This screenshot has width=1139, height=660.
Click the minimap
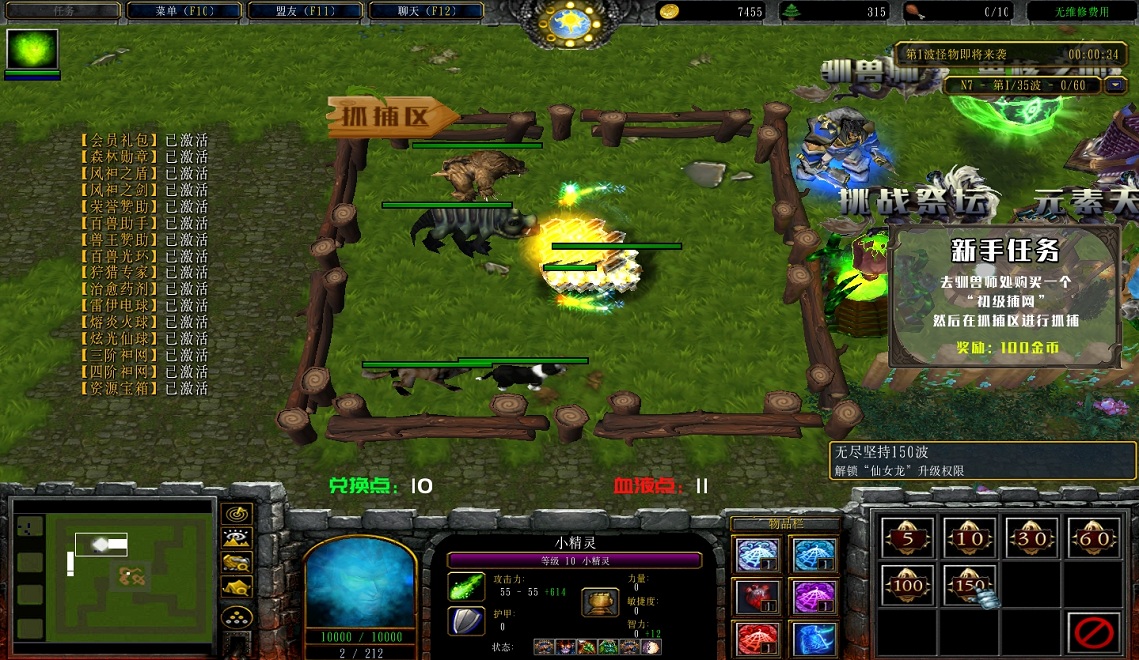(x=115, y=571)
